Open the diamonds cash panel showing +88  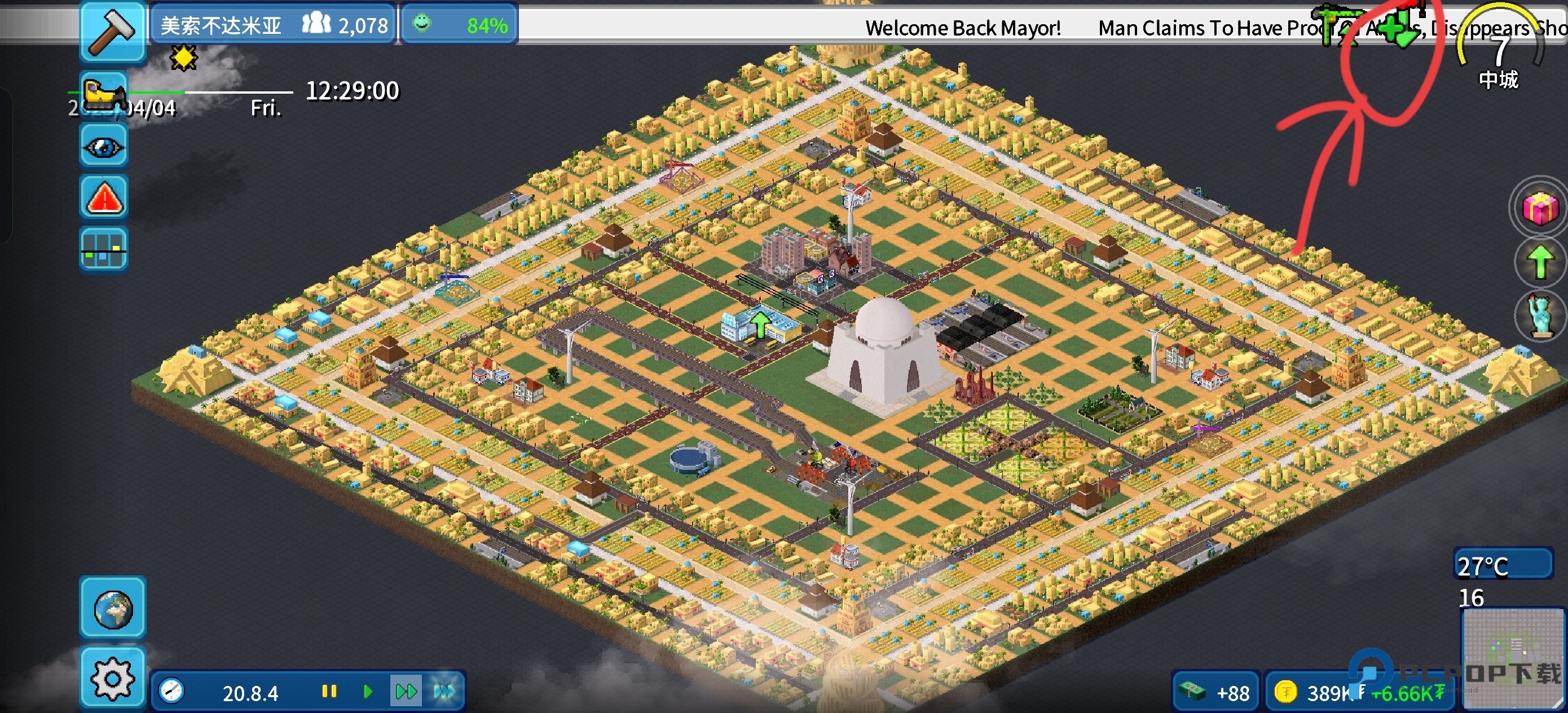[x=1215, y=692]
